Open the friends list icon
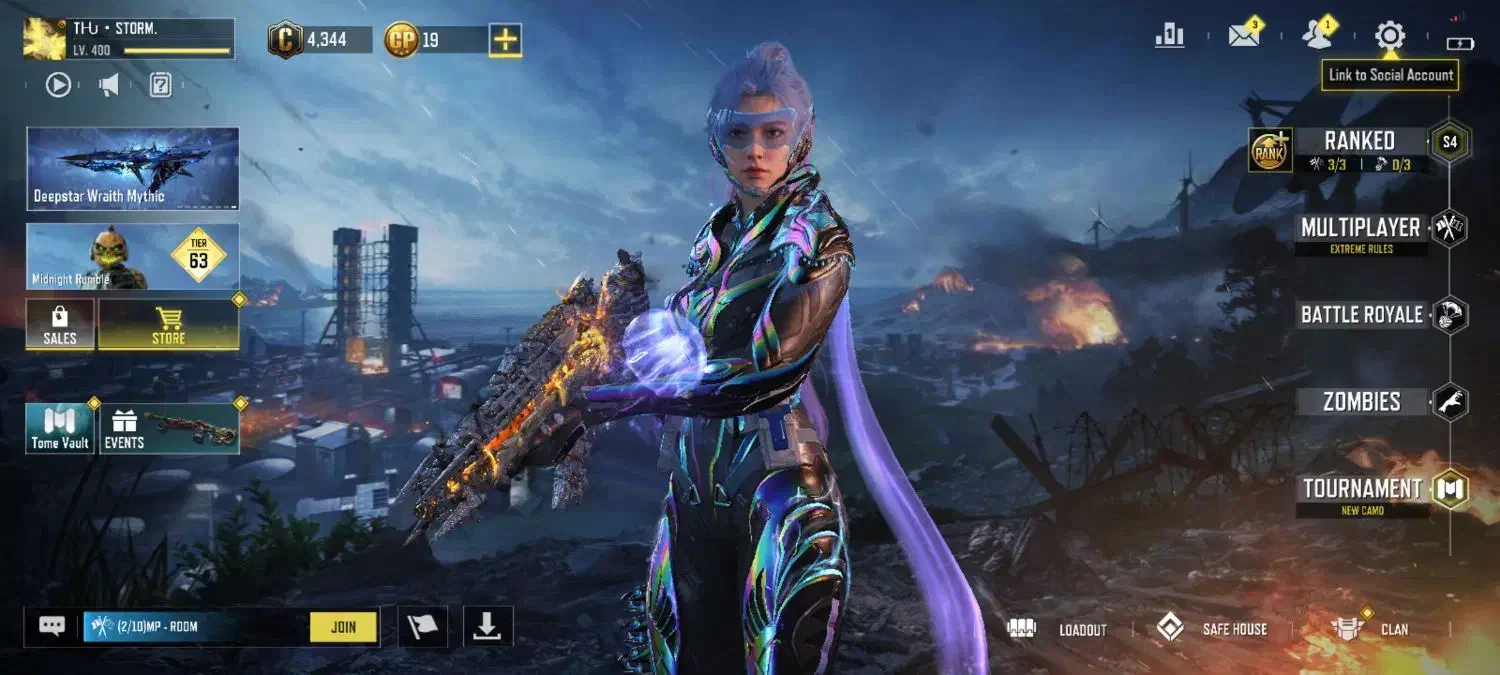 pos(1317,36)
